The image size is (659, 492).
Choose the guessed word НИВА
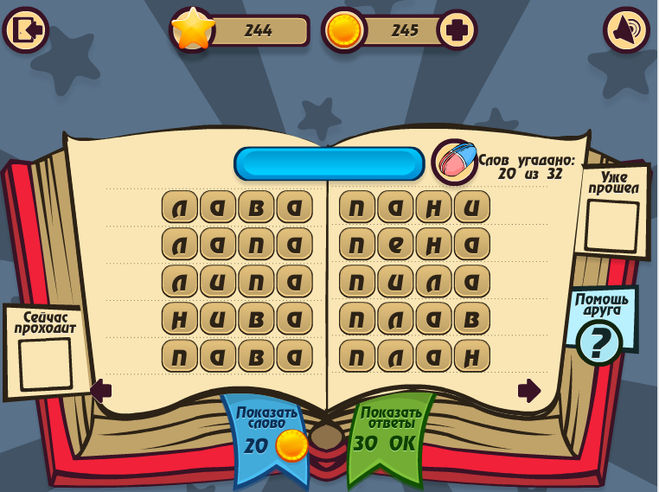tap(235, 319)
